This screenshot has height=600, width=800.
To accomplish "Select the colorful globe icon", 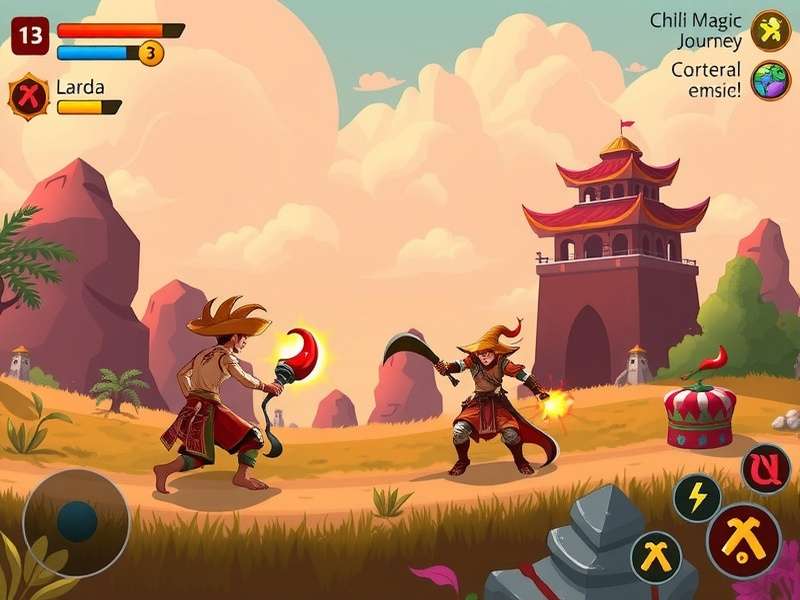I will tap(770, 81).
